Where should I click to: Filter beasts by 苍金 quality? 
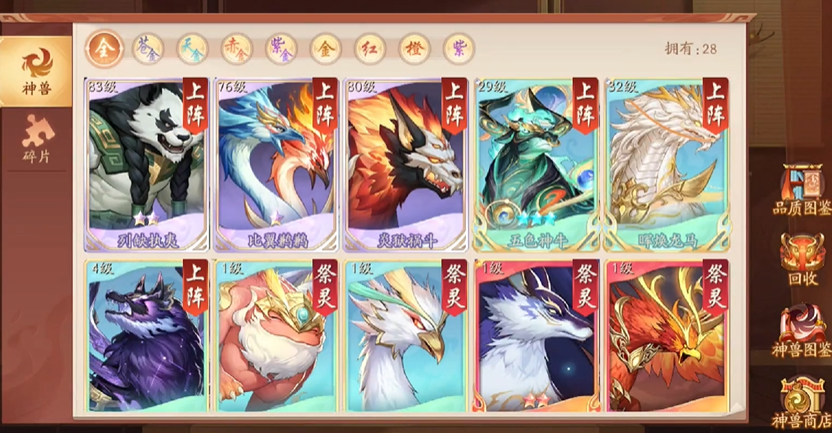[147, 47]
